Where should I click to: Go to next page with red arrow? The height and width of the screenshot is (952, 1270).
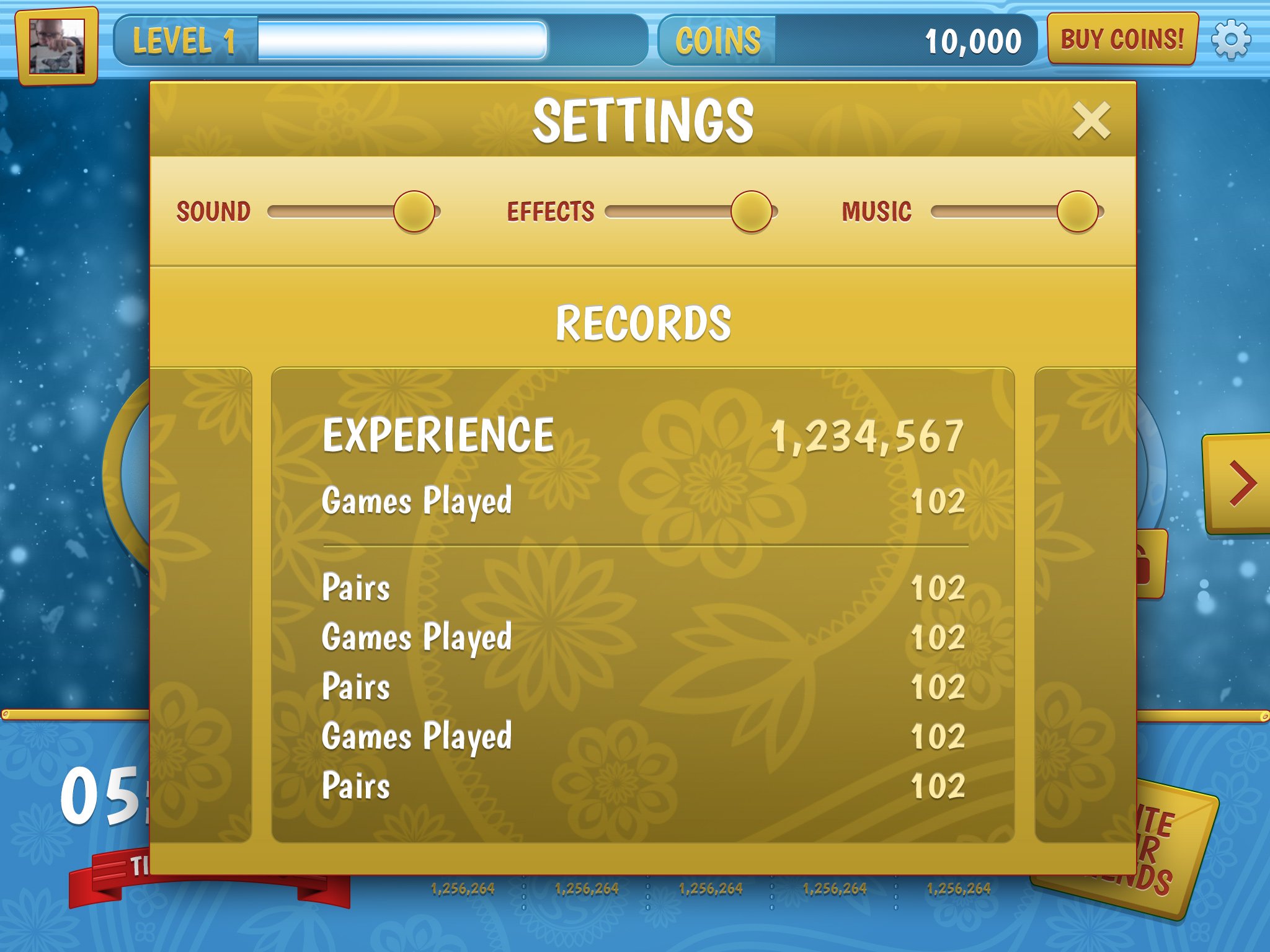pos(1241,483)
